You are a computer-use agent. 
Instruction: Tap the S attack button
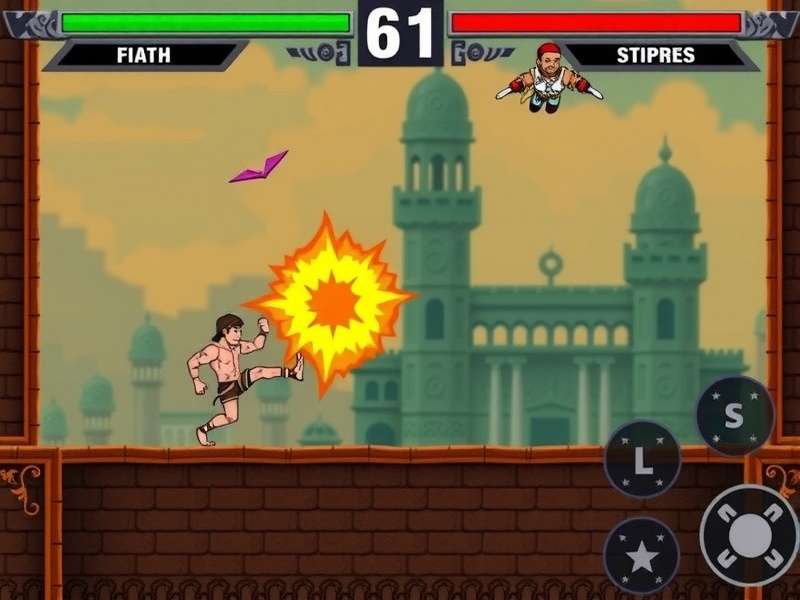click(734, 416)
